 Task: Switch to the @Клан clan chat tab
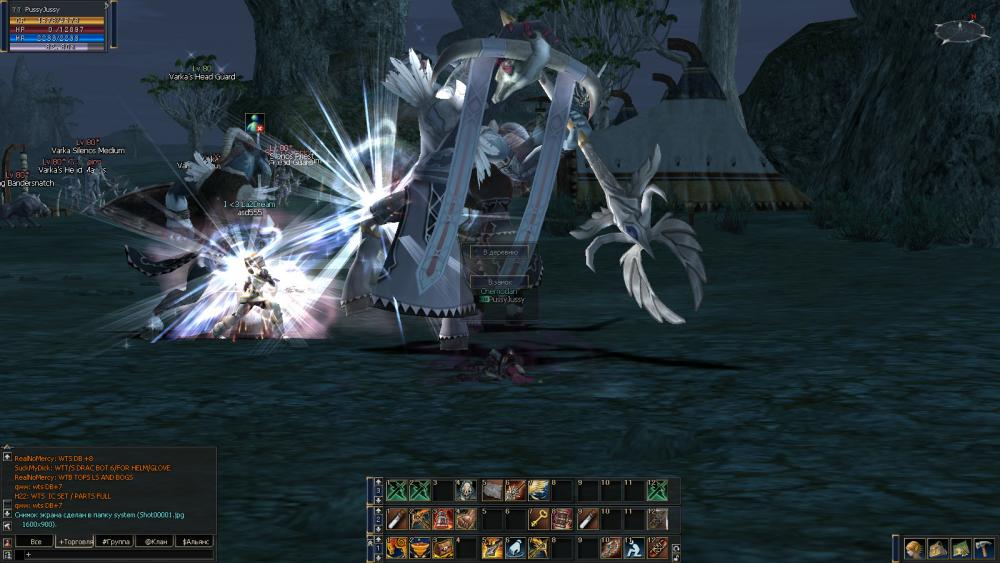[154, 541]
